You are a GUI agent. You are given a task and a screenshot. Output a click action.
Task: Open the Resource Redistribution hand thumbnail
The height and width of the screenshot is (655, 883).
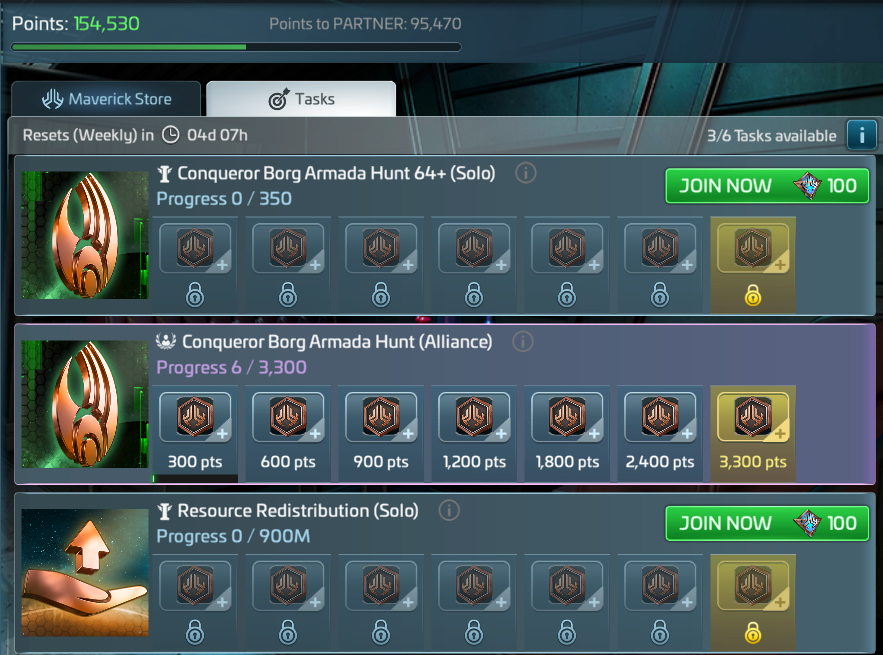(x=85, y=573)
